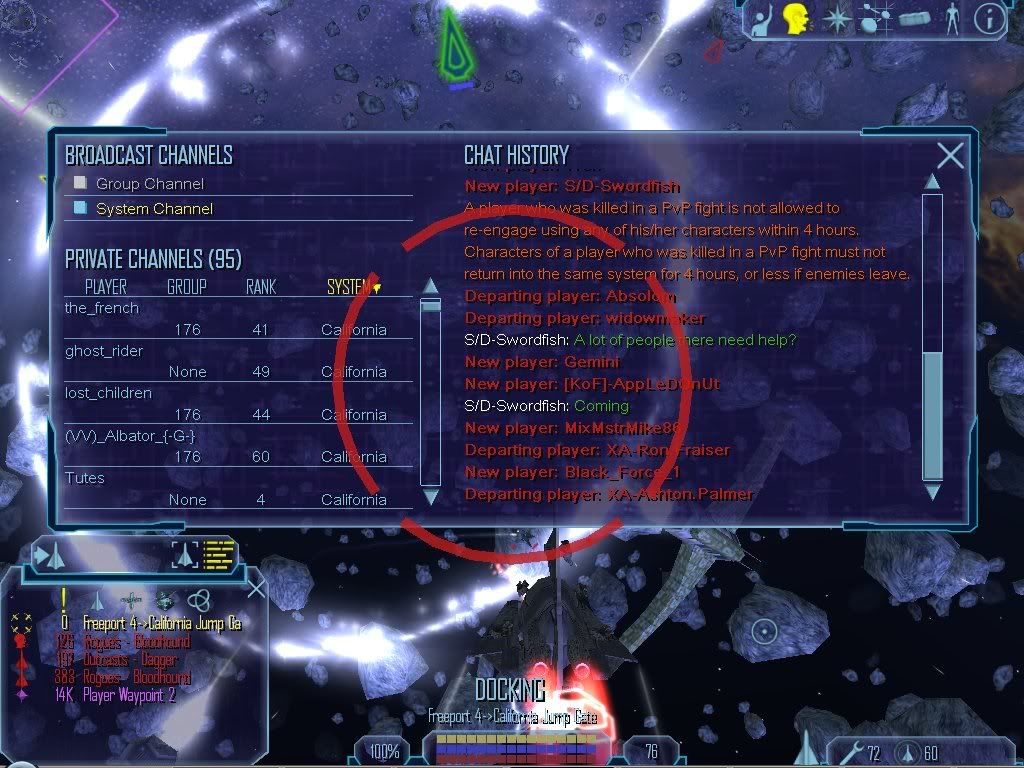Select Player Waypoint 2 in contact list
Screen dimensions: 1024x768
[x=130, y=695]
